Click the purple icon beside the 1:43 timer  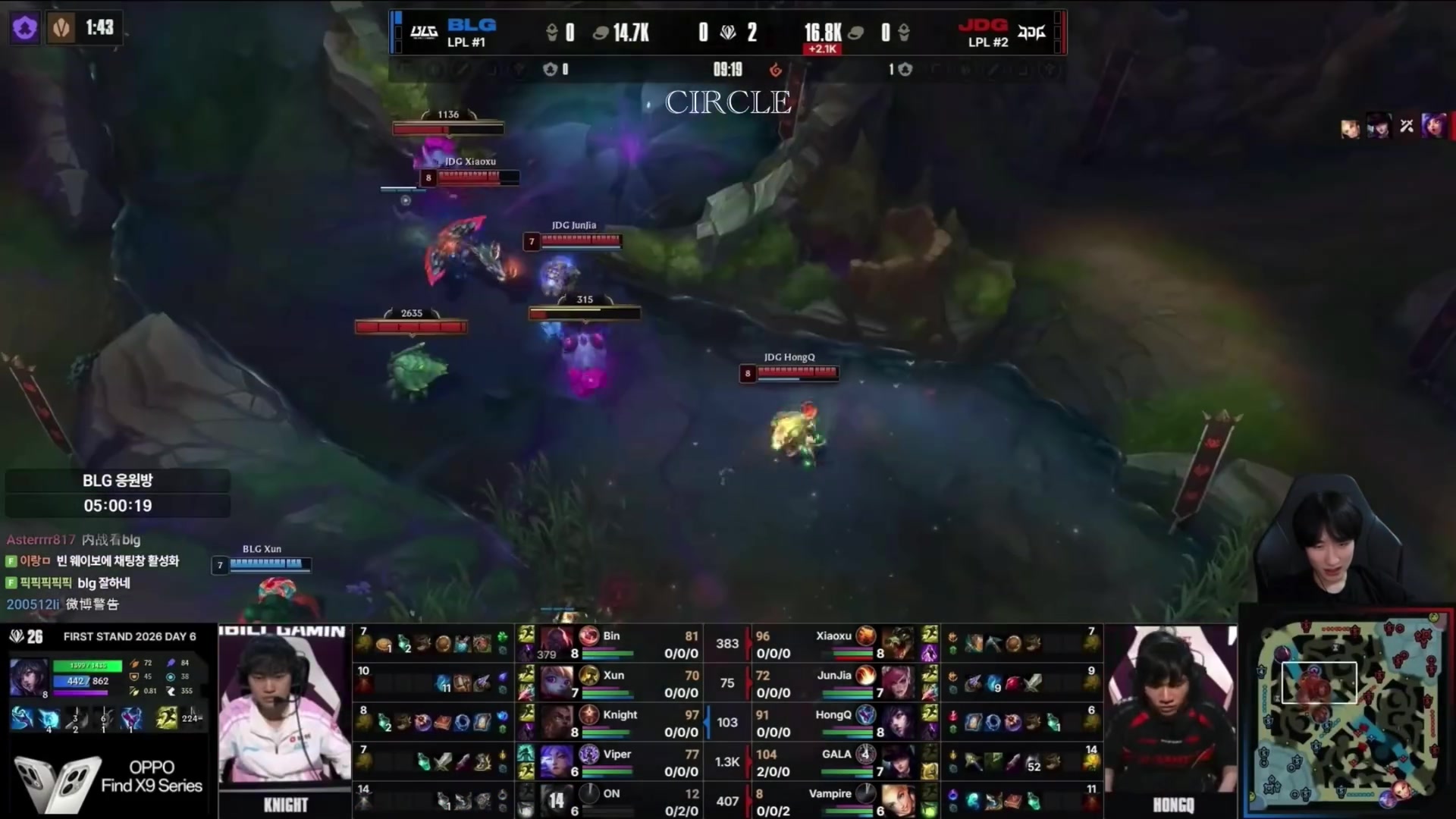click(x=25, y=28)
